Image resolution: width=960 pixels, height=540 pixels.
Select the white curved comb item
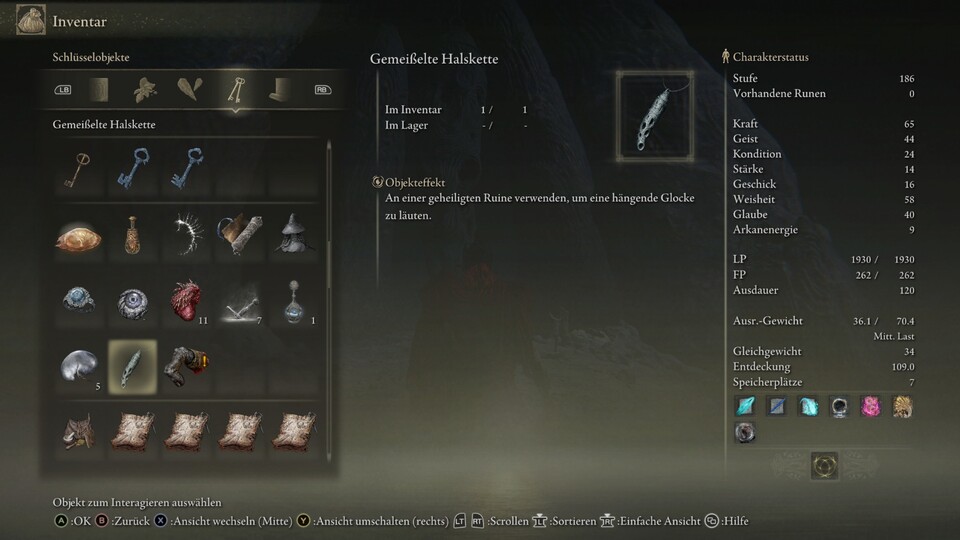[186, 233]
